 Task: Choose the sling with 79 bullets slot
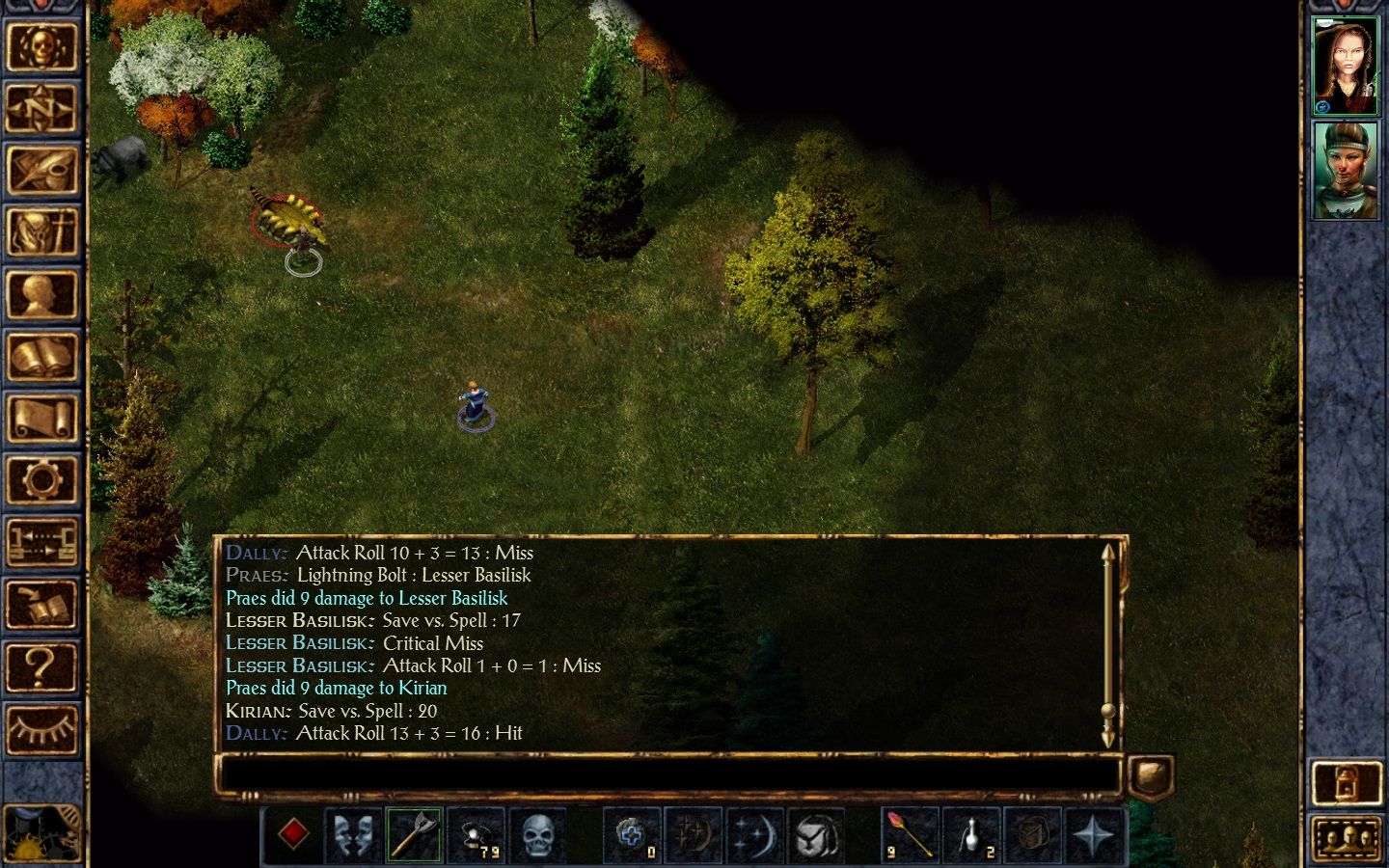(x=477, y=835)
